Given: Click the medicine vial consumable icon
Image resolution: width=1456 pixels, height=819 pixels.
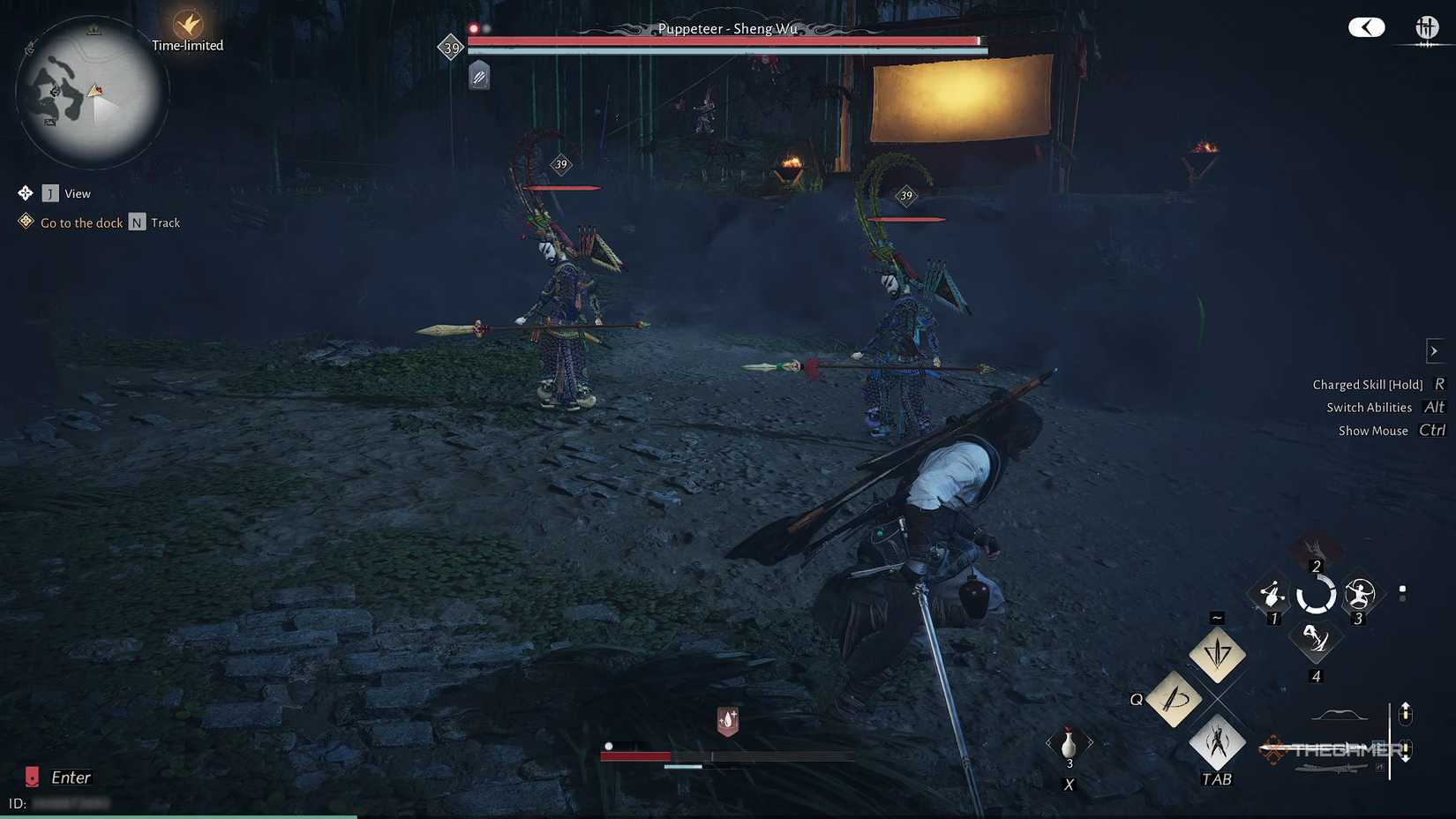Looking at the screenshot, I should point(1069,745).
